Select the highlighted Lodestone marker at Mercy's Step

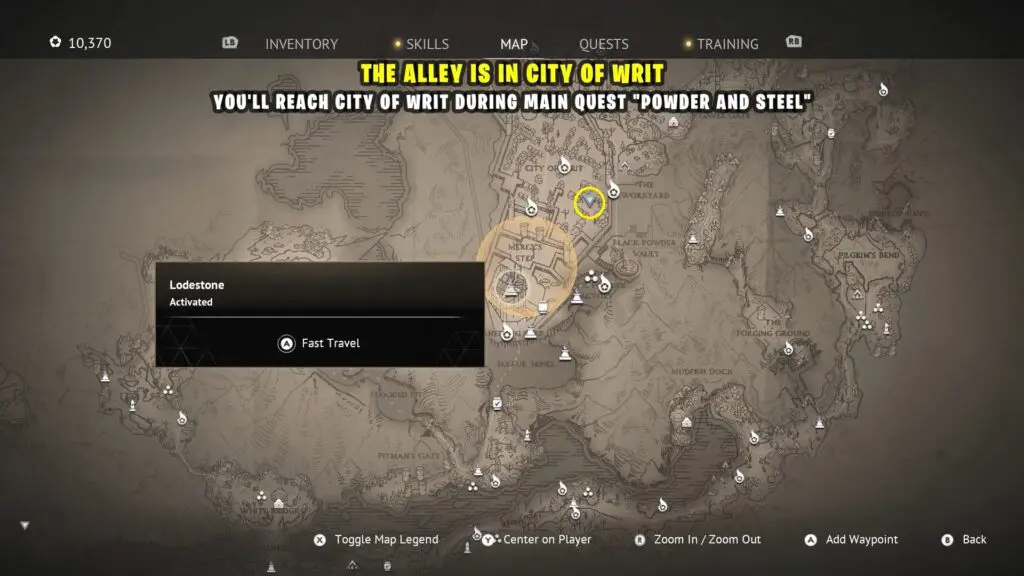[512, 288]
